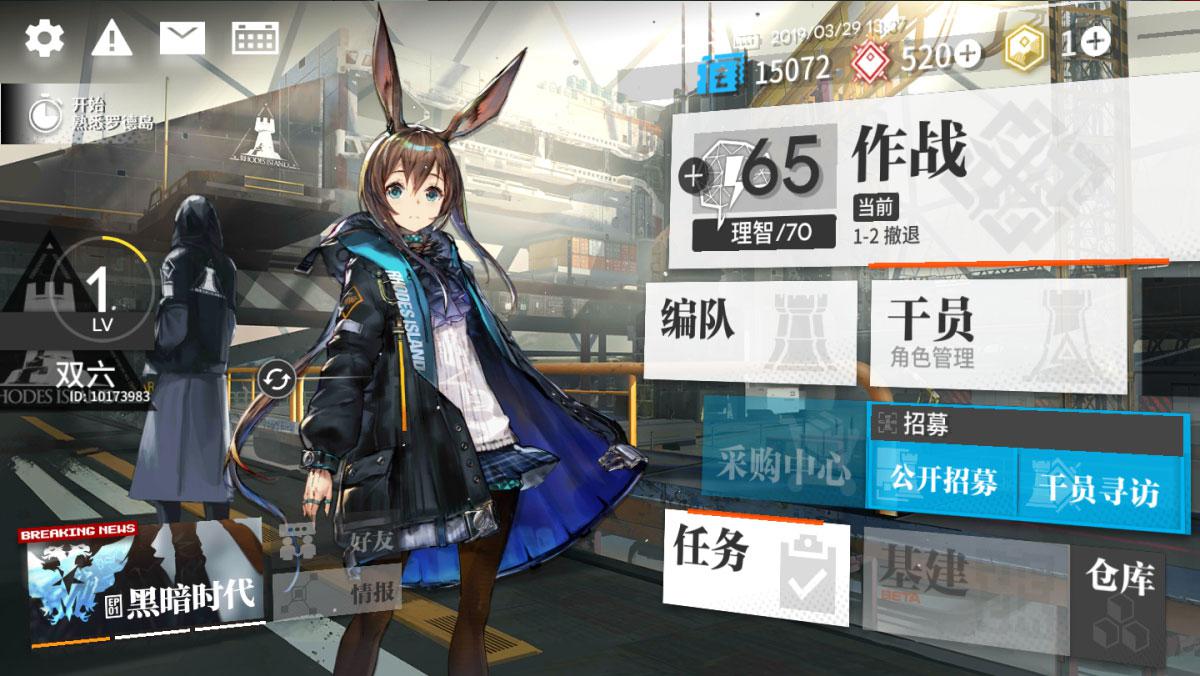Open the 编队 squad formation menu
This screenshot has width=1200, height=676.
[750, 330]
